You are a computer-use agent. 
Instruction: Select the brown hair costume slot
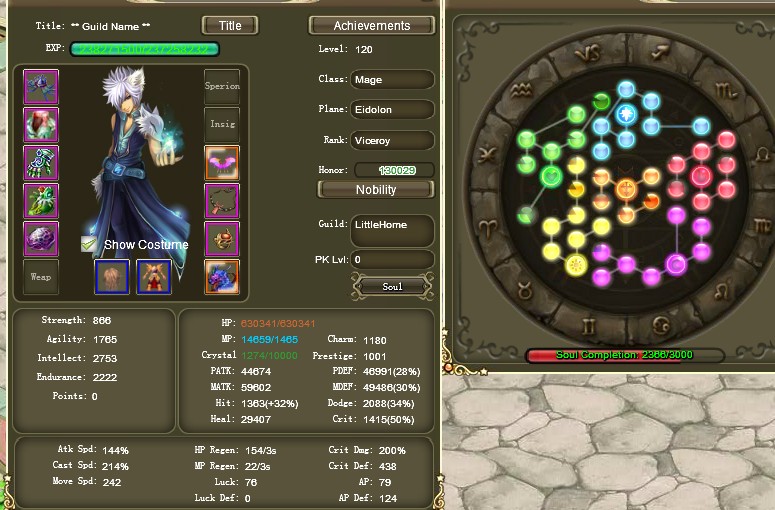(x=112, y=277)
